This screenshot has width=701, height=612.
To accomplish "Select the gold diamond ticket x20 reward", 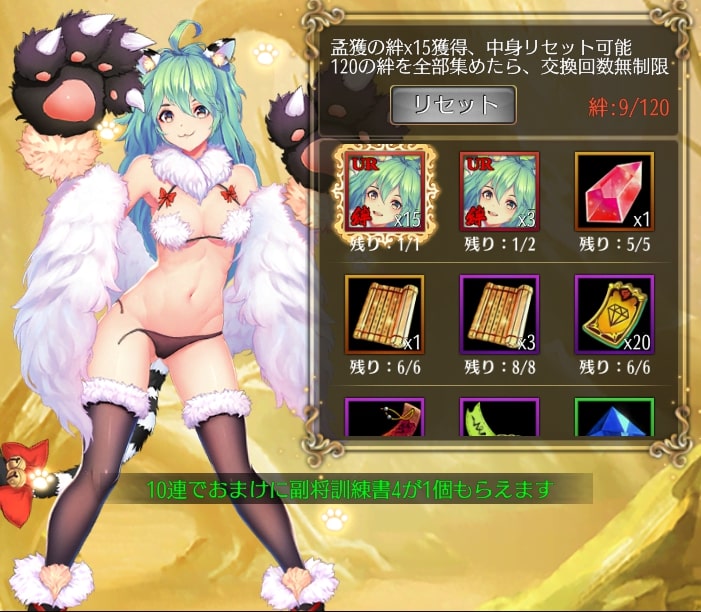I will [x=614, y=315].
